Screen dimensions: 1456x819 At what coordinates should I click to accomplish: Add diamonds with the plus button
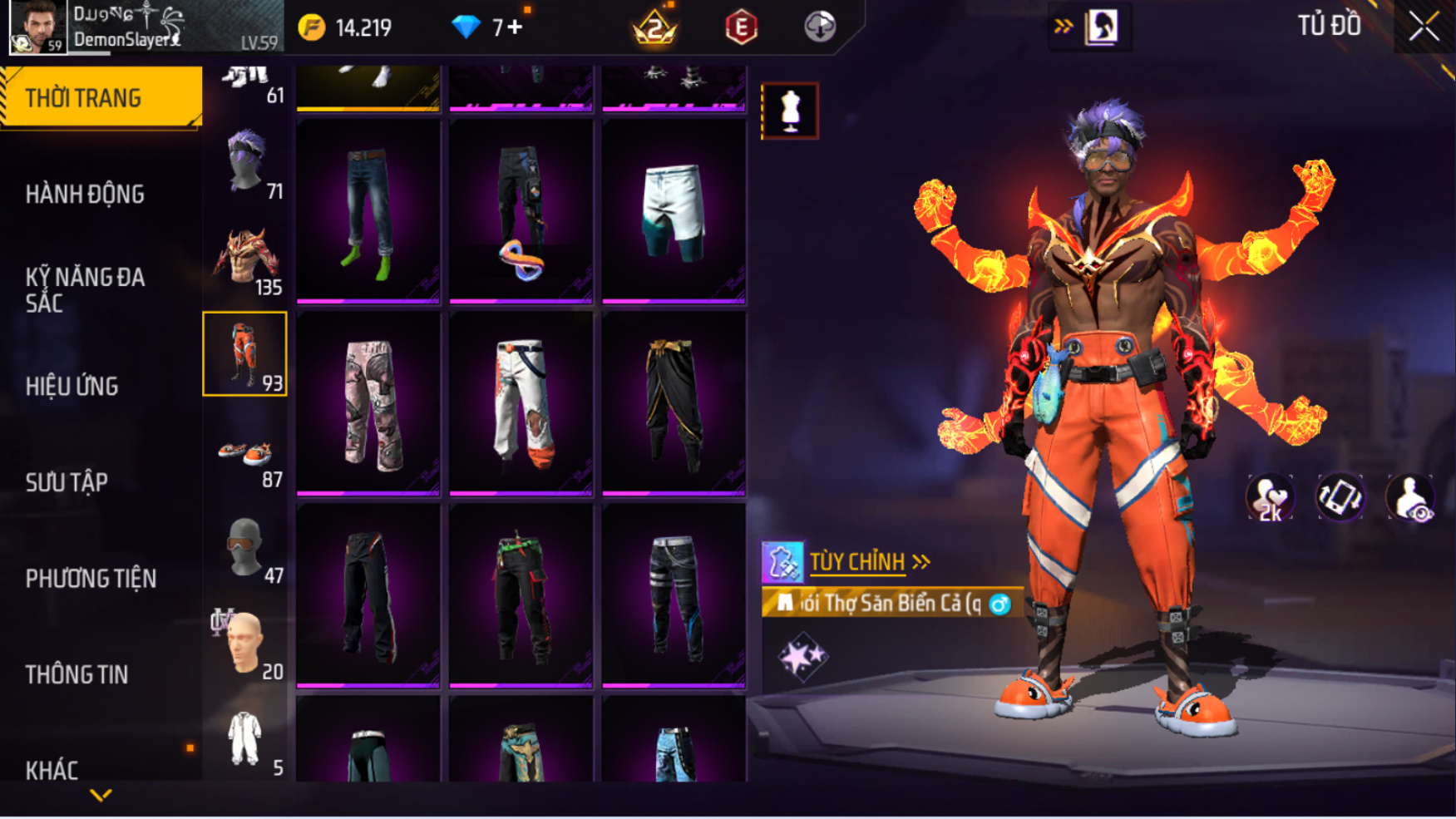coord(515,27)
